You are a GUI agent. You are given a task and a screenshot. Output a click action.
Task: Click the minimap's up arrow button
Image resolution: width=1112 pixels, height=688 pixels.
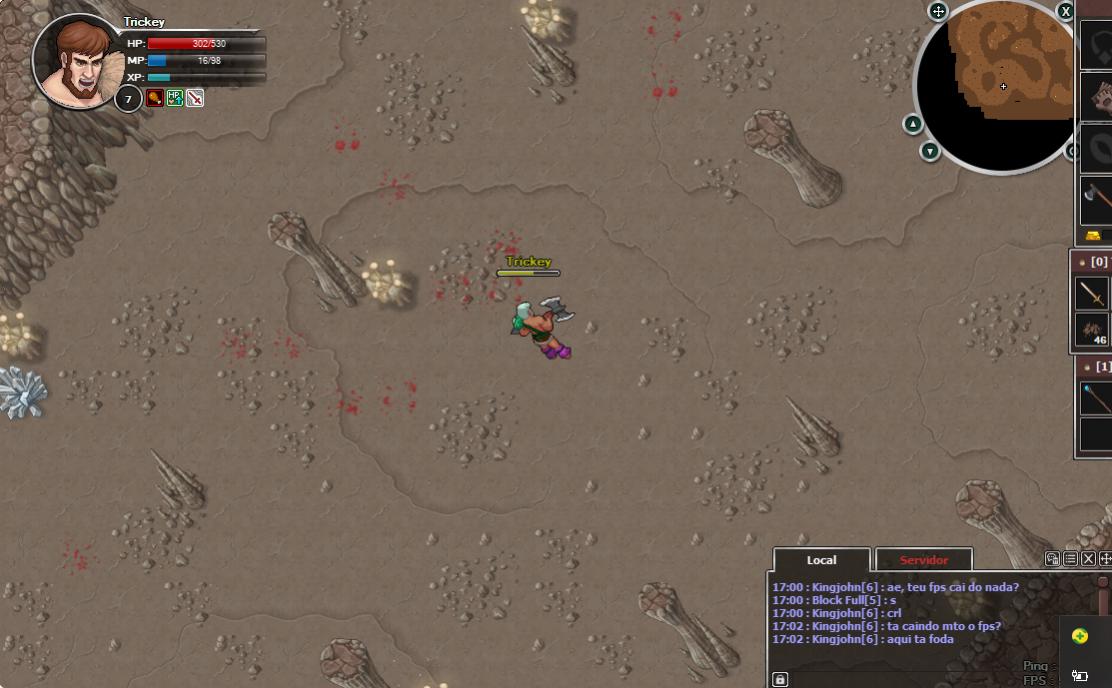tap(912, 124)
